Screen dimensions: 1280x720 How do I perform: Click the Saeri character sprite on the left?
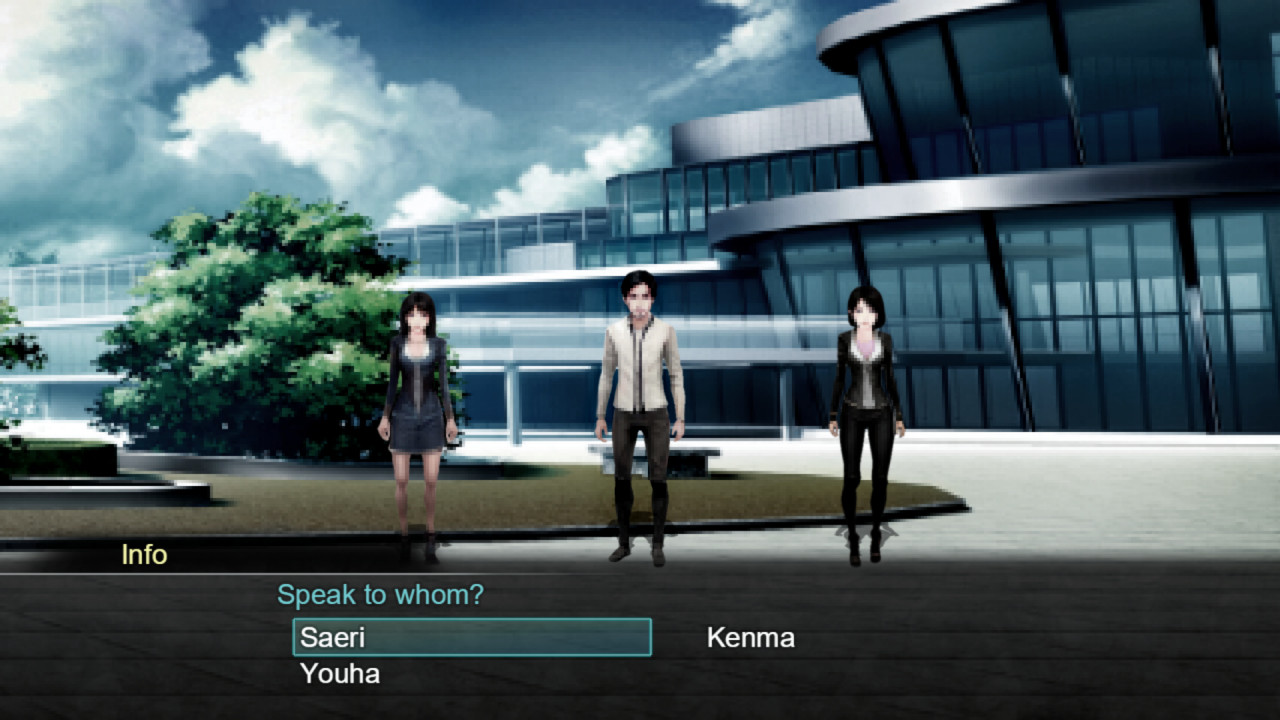pos(420,400)
